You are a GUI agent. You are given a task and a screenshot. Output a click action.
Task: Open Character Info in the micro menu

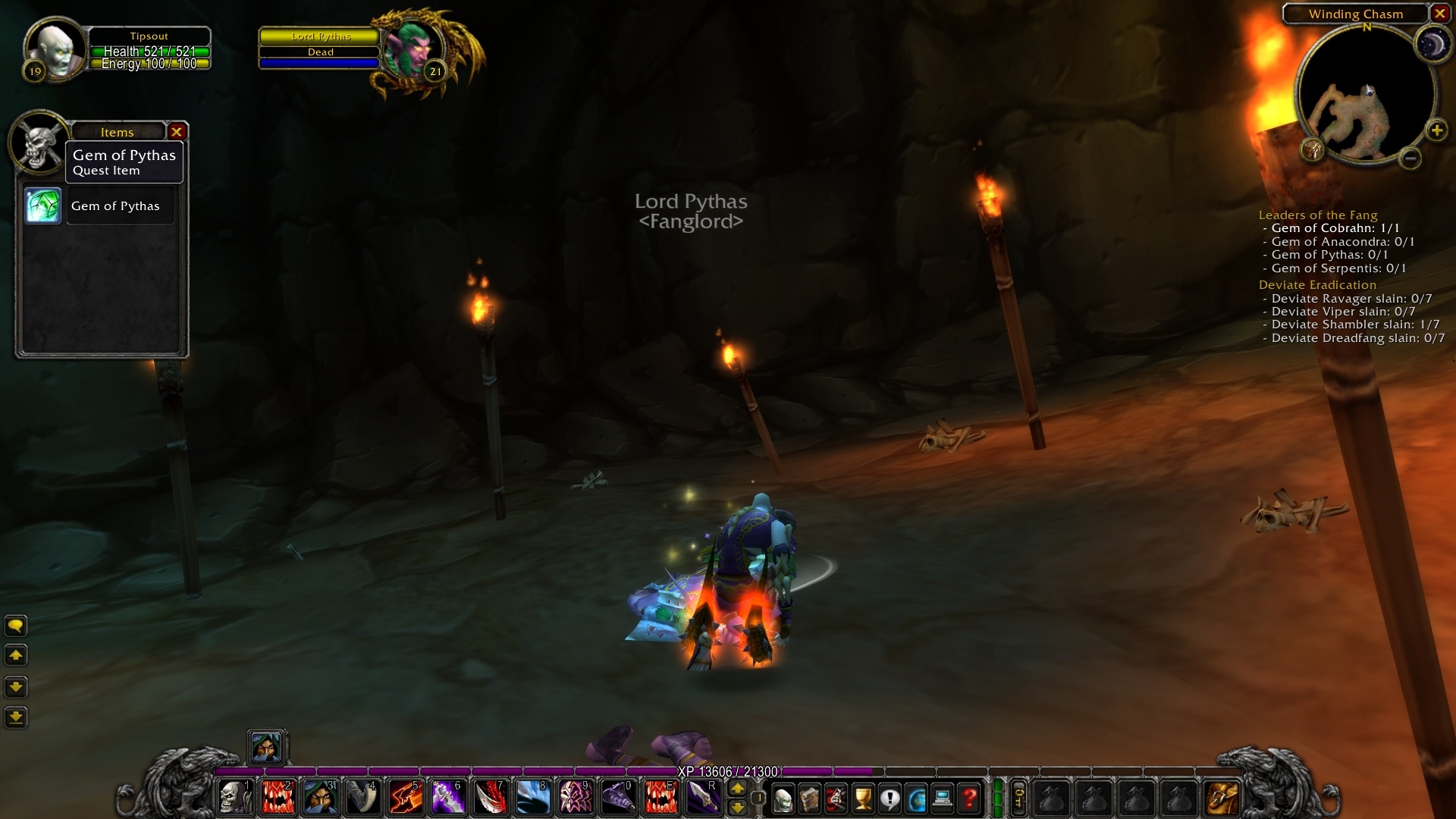783,799
